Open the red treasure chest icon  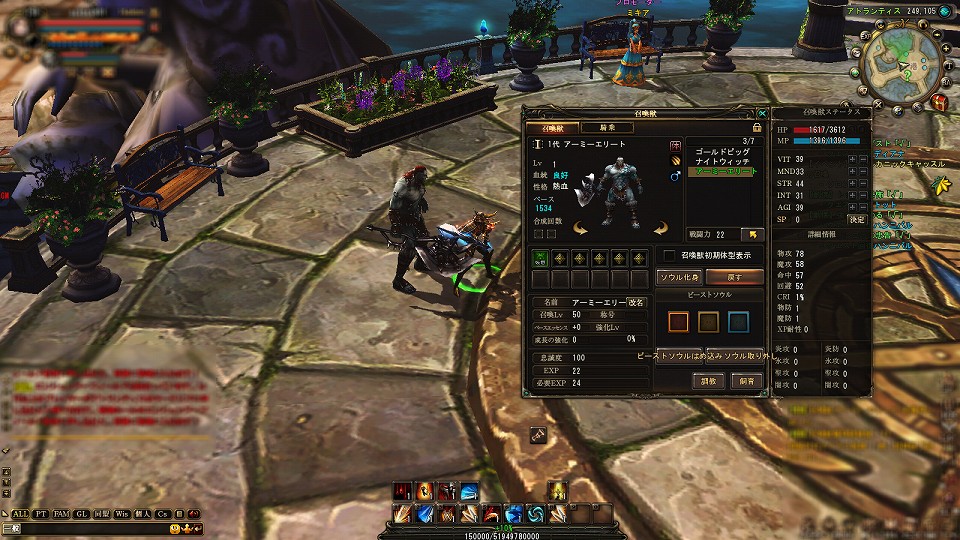(938, 101)
